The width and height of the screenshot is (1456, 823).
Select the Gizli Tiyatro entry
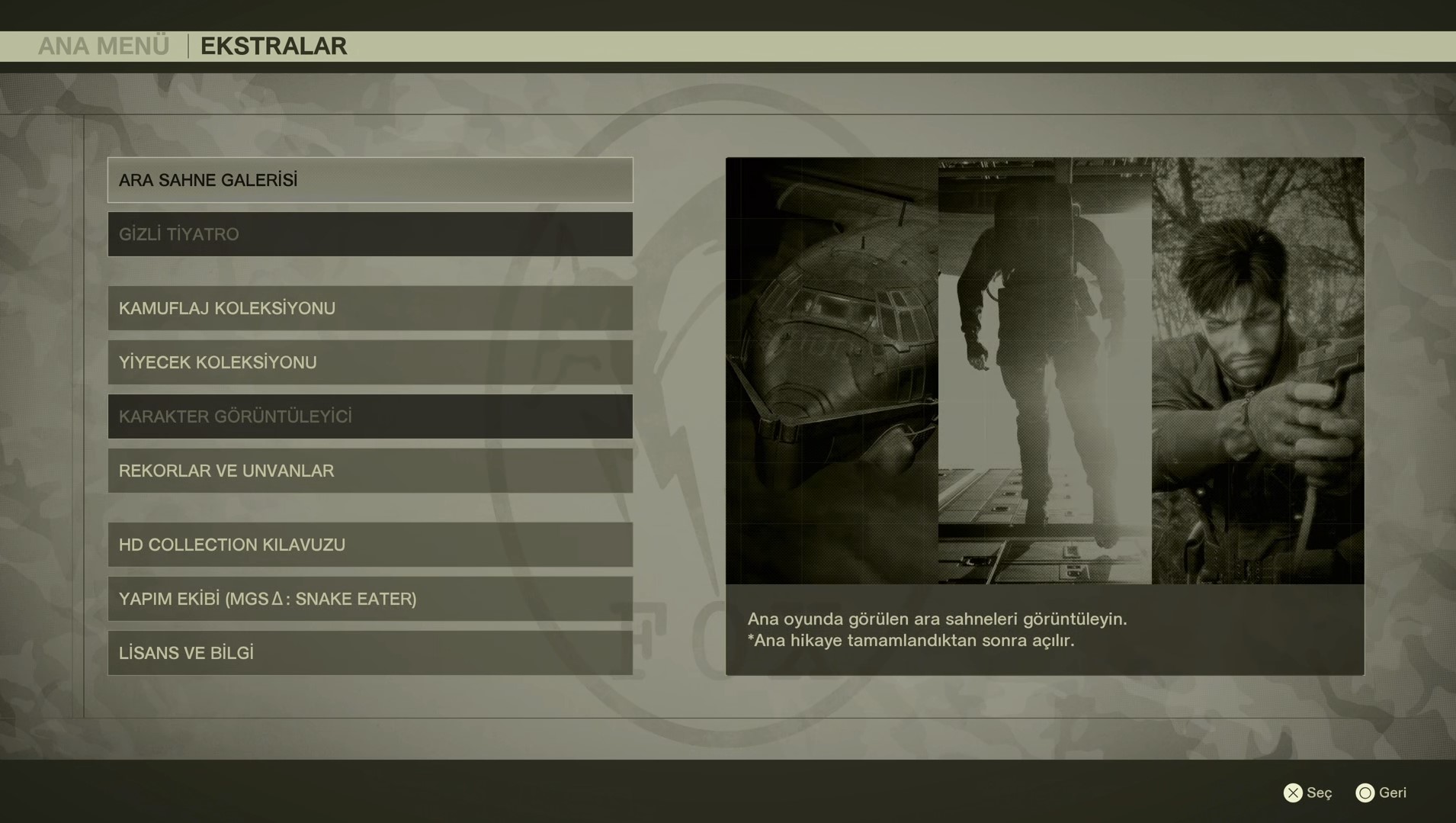[370, 234]
